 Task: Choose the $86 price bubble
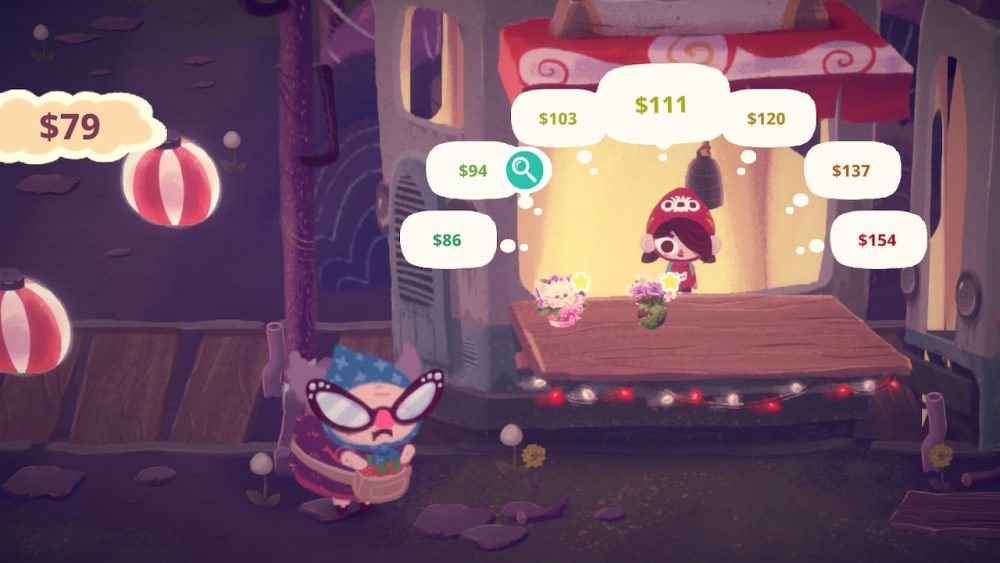click(x=448, y=240)
